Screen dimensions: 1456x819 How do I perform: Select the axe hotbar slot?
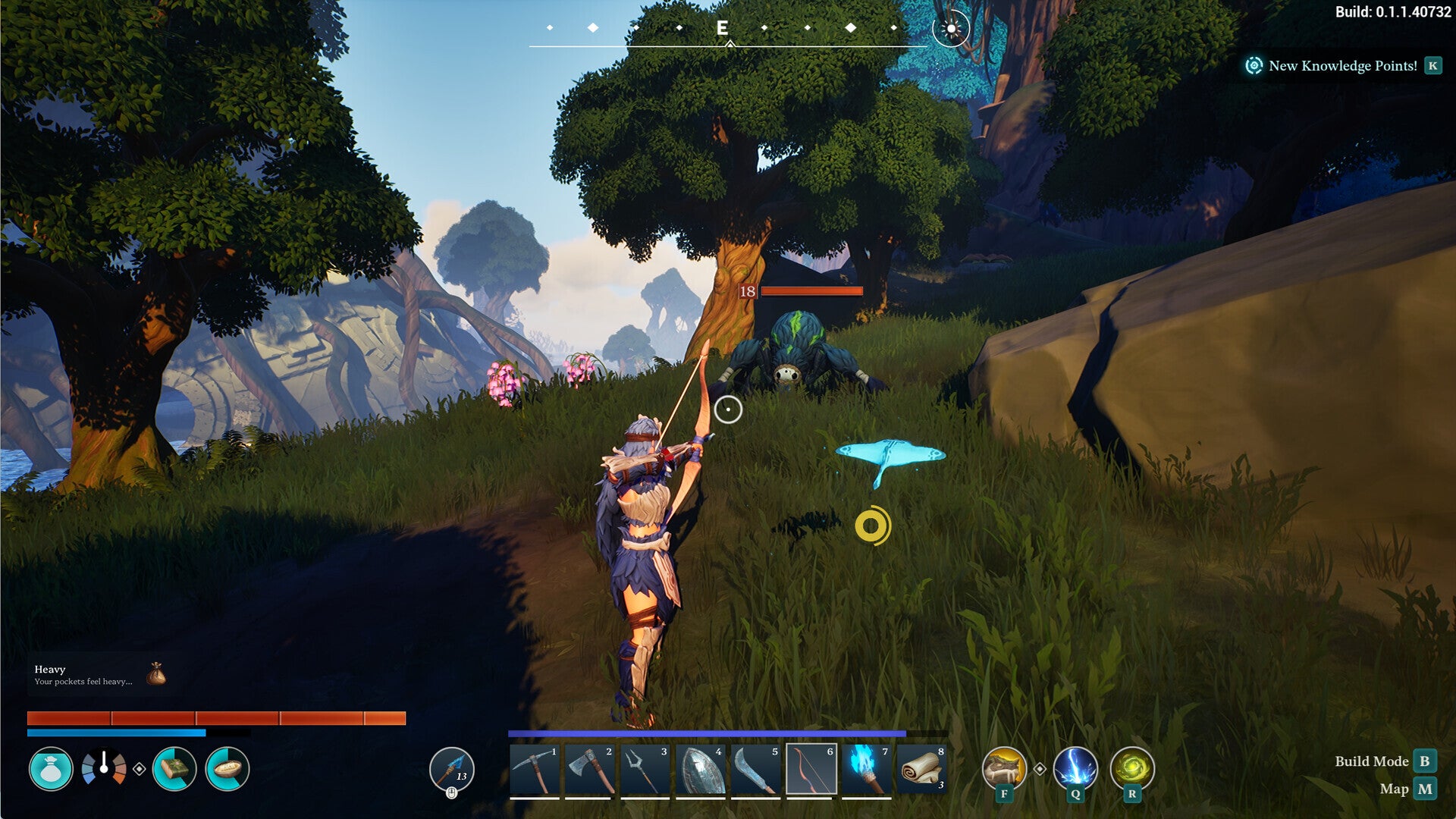589,770
